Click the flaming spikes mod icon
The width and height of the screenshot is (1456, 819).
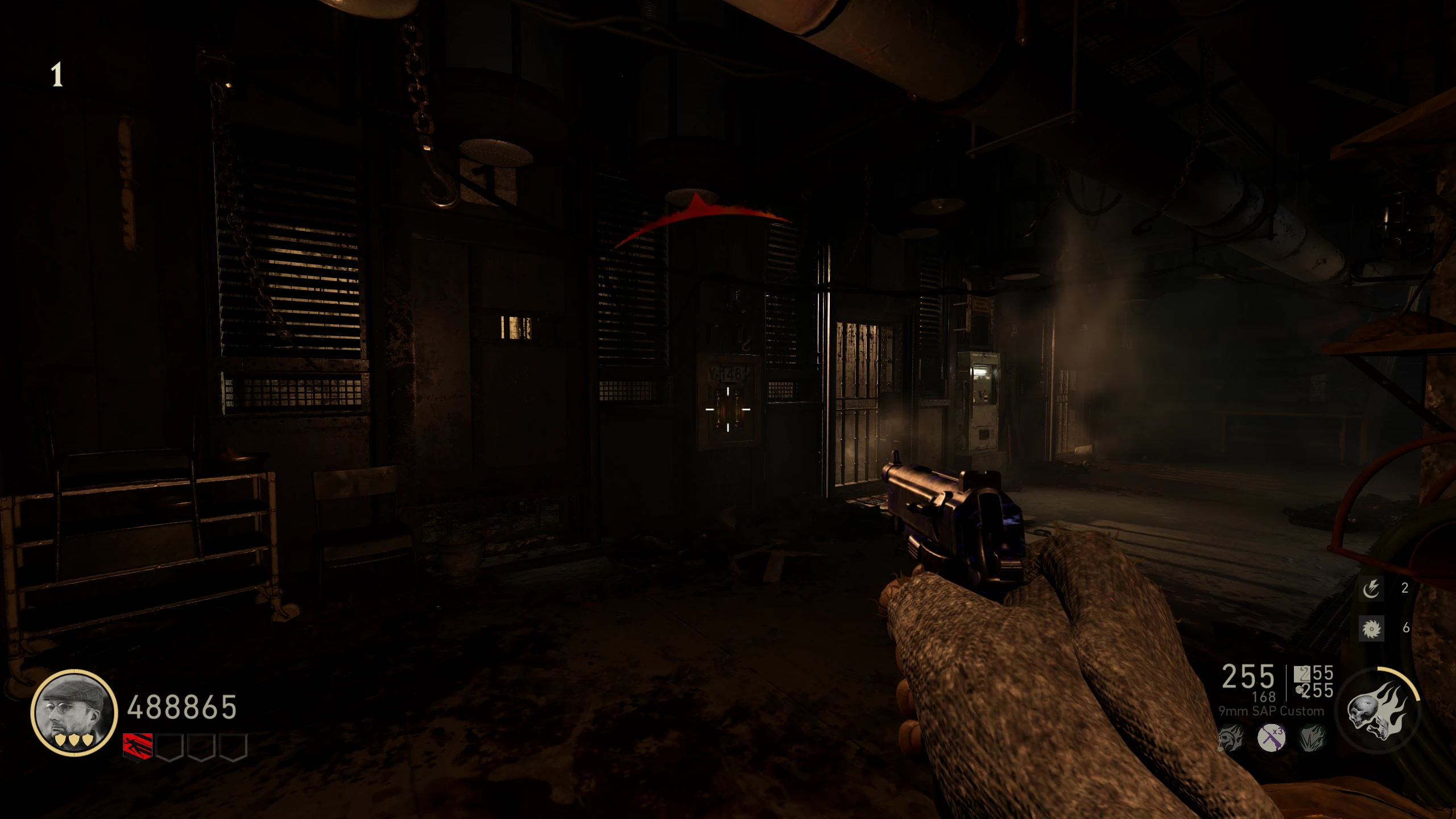1313,738
